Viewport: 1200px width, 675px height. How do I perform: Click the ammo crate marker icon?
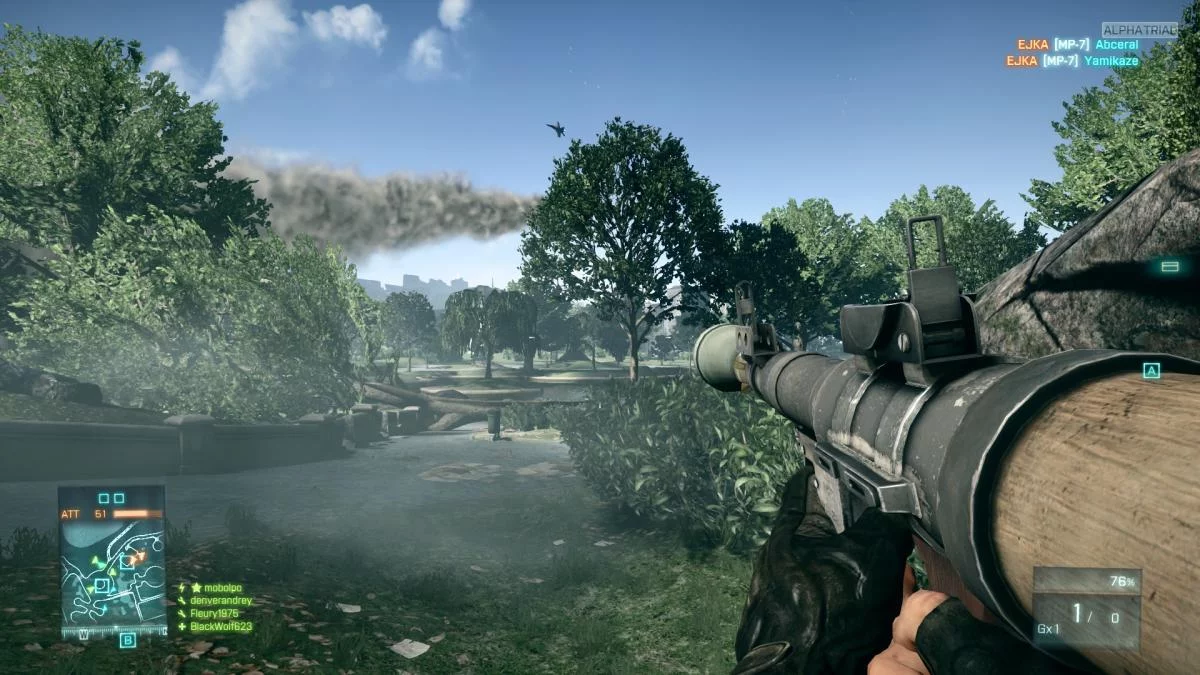pos(1169,266)
